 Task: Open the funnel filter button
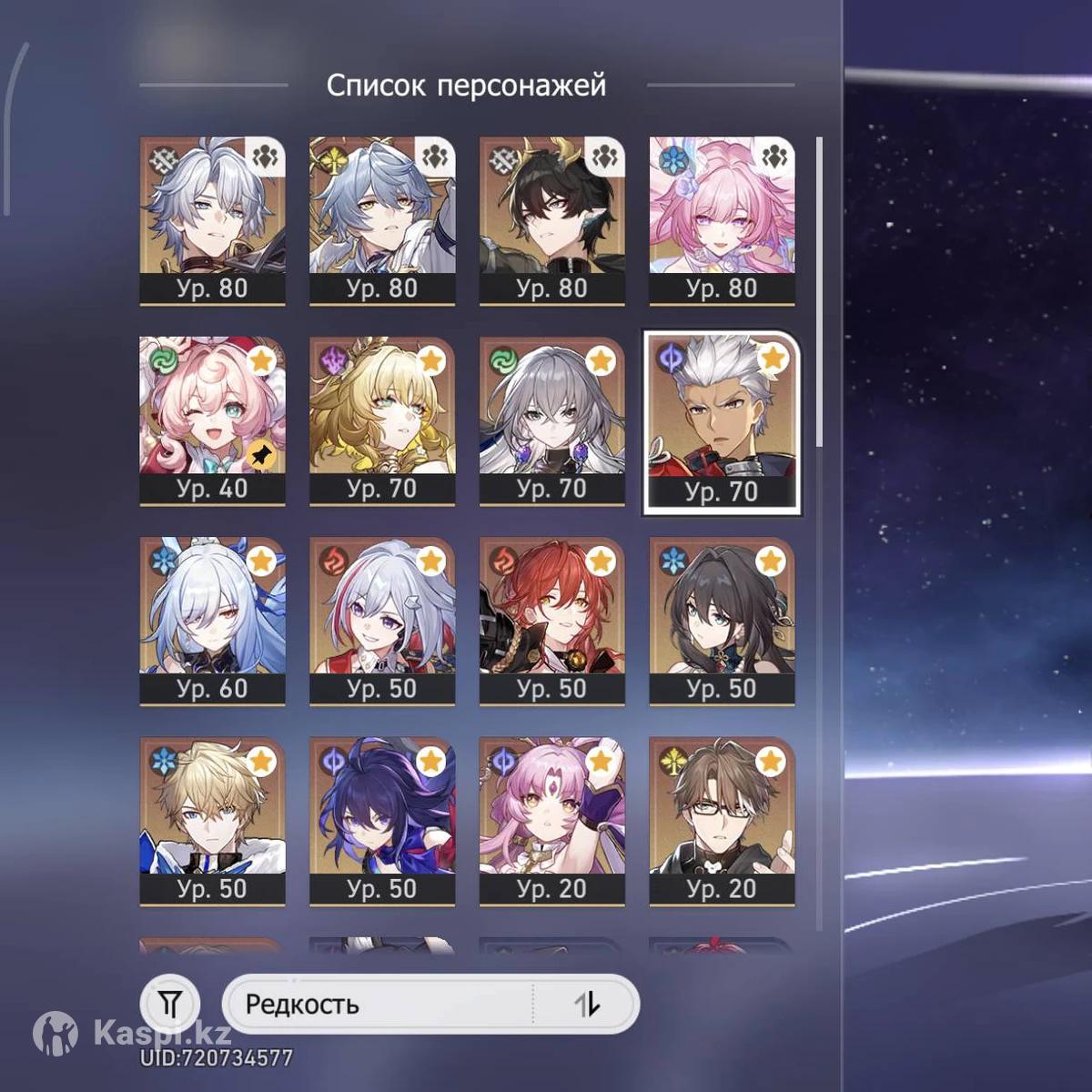(x=170, y=1004)
